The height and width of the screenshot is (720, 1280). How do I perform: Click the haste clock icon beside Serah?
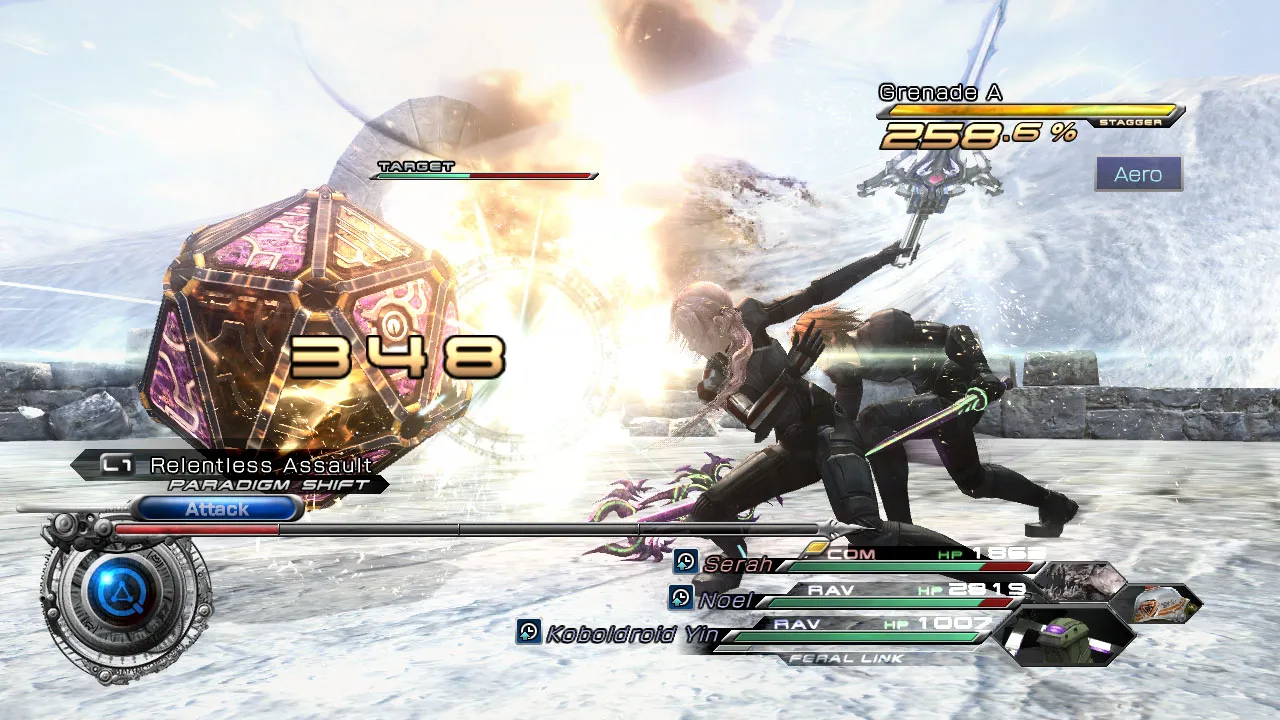point(686,562)
